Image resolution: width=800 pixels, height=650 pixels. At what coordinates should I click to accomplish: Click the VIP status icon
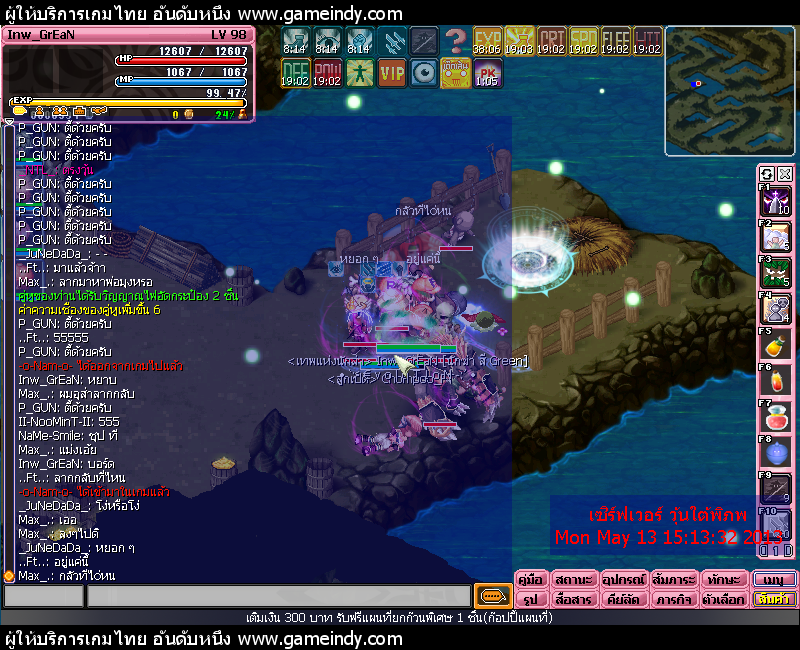[391, 72]
